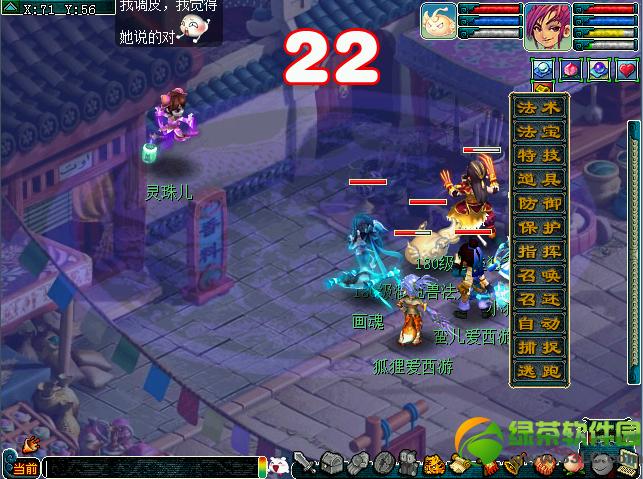Click the white ghost emoticon button
Viewport: 643px width, 479px height.
pyautogui.click(x=280, y=465)
